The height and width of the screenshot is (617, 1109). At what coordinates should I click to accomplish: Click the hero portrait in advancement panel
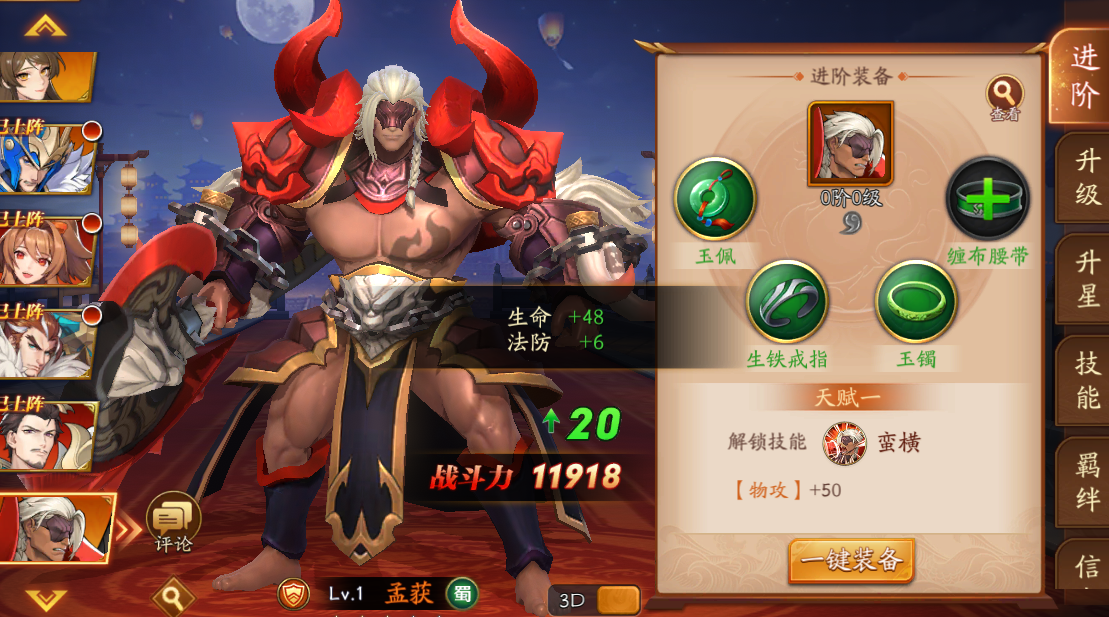pyautogui.click(x=851, y=144)
